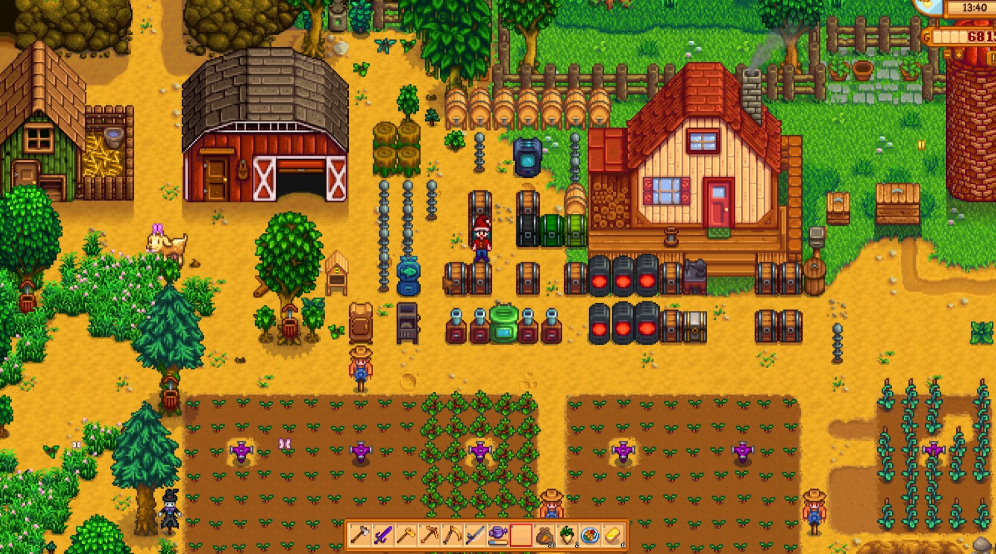Select the pickaxe hotbar slot
996x554 pixels.
pos(429,536)
